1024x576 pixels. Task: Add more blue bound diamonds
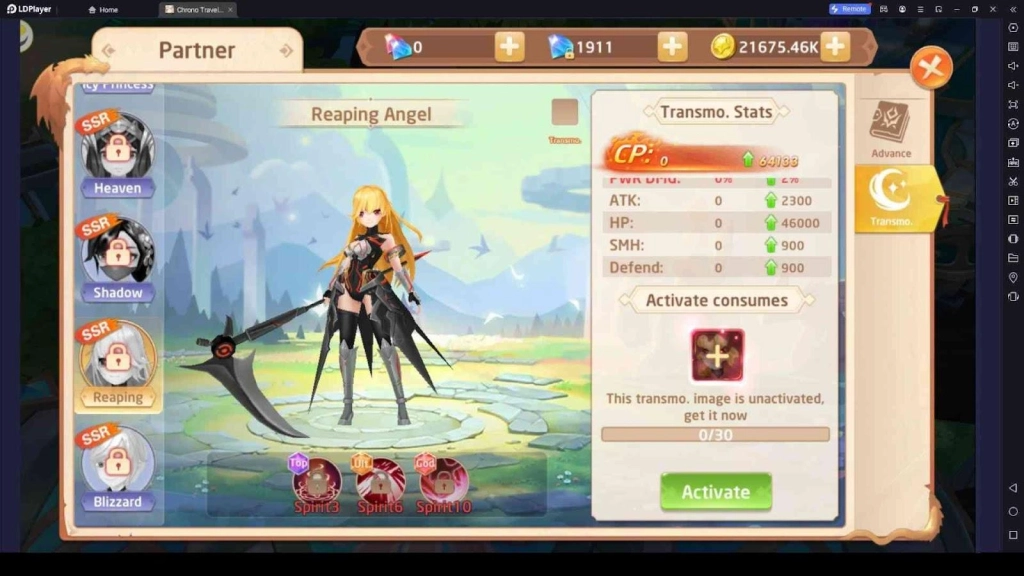(672, 46)
